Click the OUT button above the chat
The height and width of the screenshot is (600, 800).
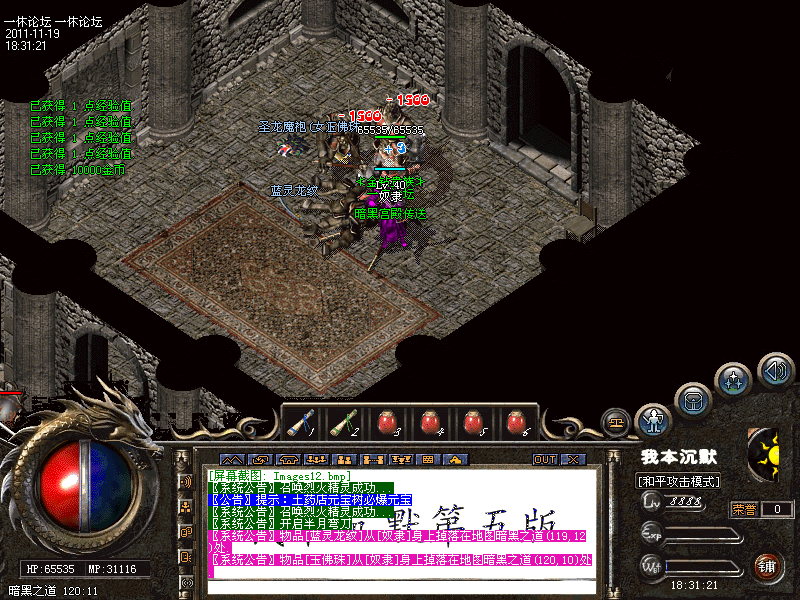pyautogui.click(x=544, y=460)
